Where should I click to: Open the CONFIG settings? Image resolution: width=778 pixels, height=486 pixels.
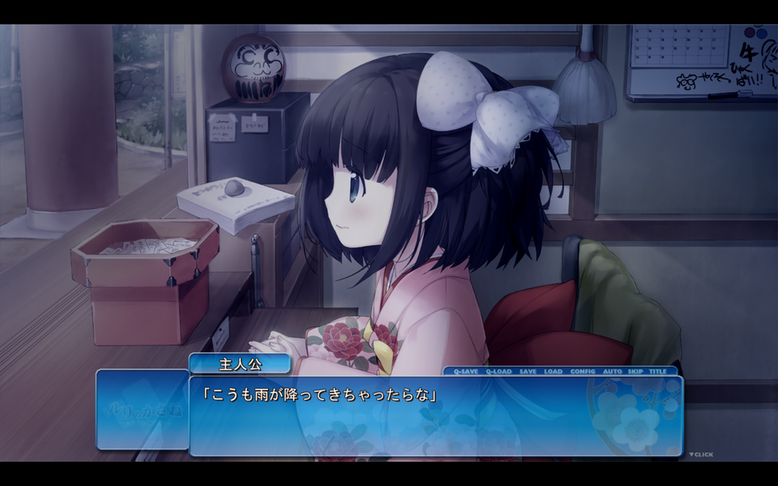[x=582, y=371]
